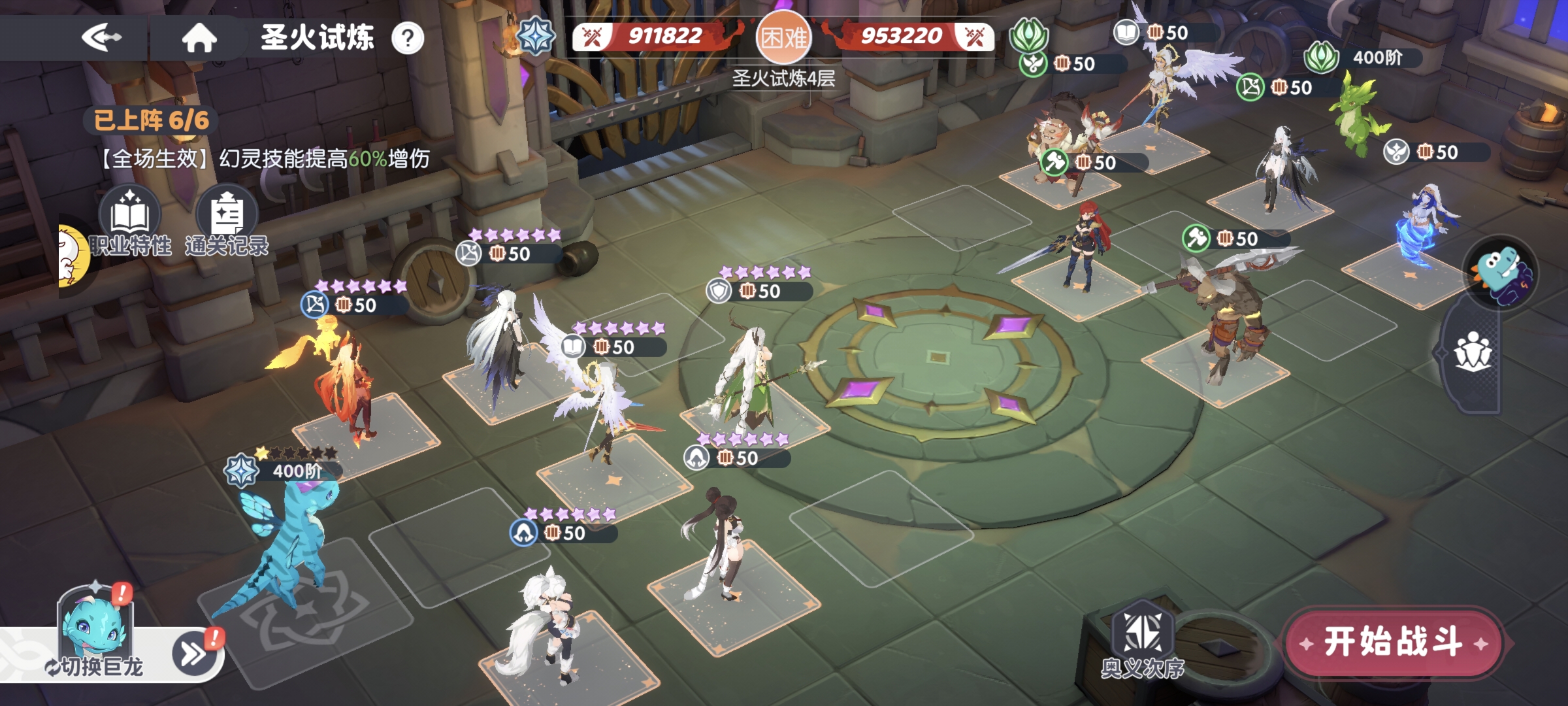The width and height of the screenshot is (1568, 706).
Task: Expand the double-arrow button beside dragon portrait
Action: pos(194,652)
